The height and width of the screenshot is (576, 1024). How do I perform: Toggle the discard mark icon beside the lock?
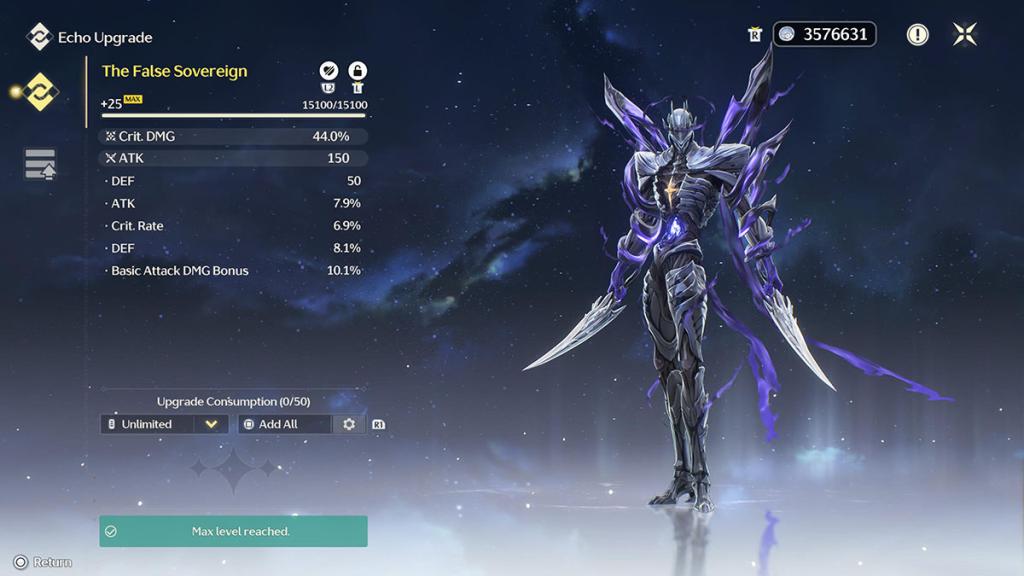(328, 70)
